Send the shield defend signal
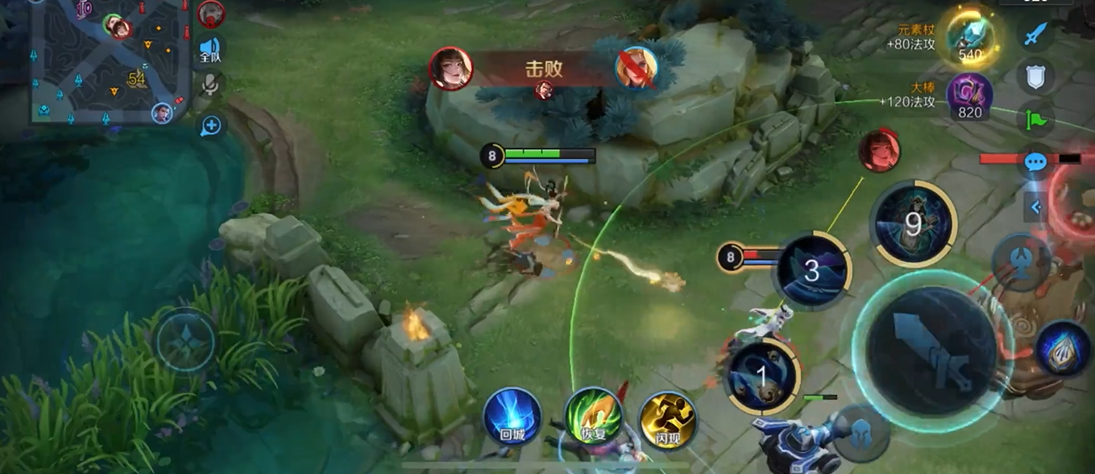Image resolution: width=1095 pixels, height=474 pixels. click(1035, 77)
